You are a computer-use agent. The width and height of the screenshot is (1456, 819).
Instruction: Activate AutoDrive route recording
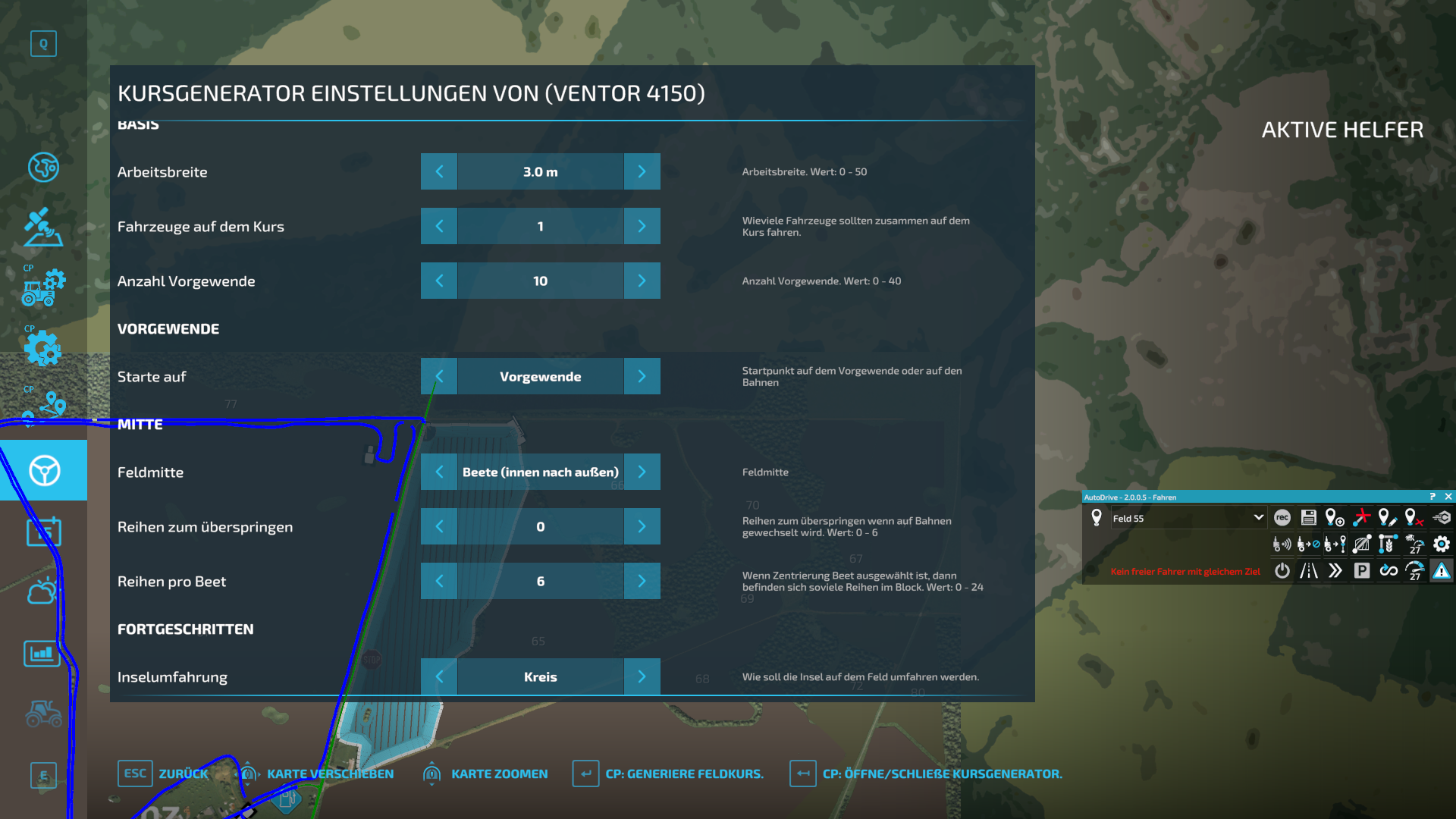tap(1283, 518)
